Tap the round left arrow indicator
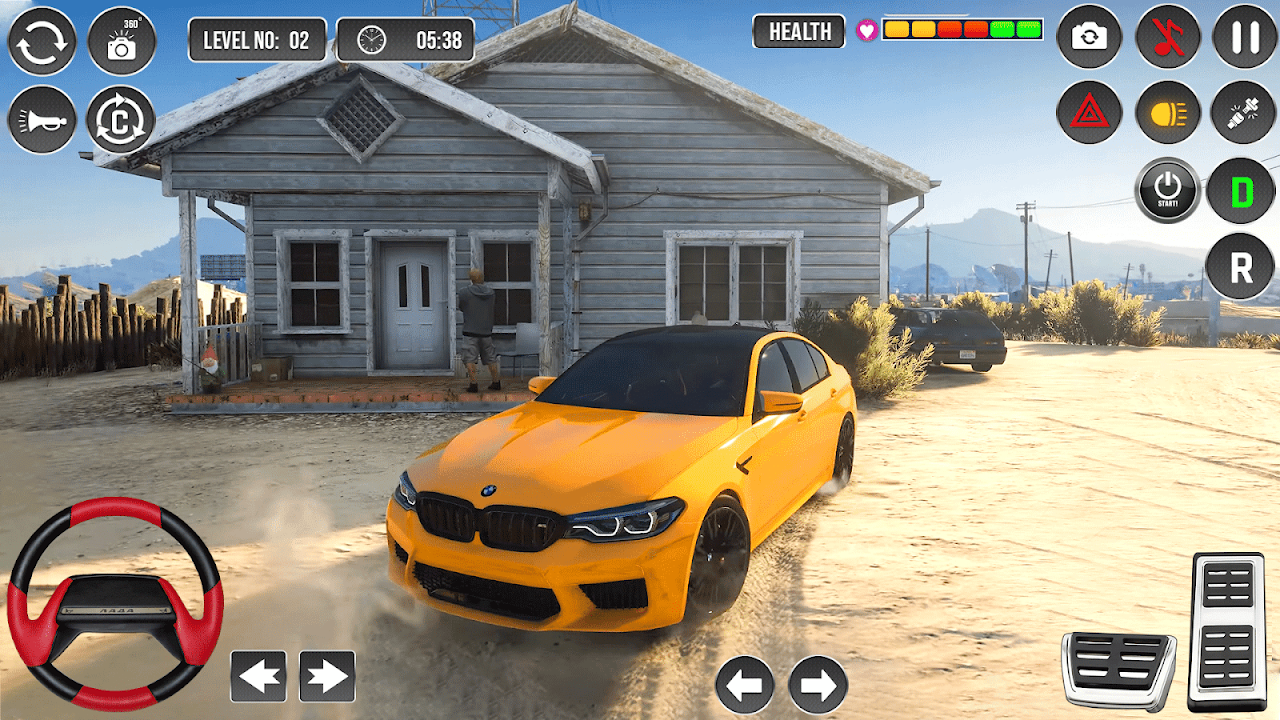Image resolution: width=1280 pixels, height=720 pixels. [745, 685]
